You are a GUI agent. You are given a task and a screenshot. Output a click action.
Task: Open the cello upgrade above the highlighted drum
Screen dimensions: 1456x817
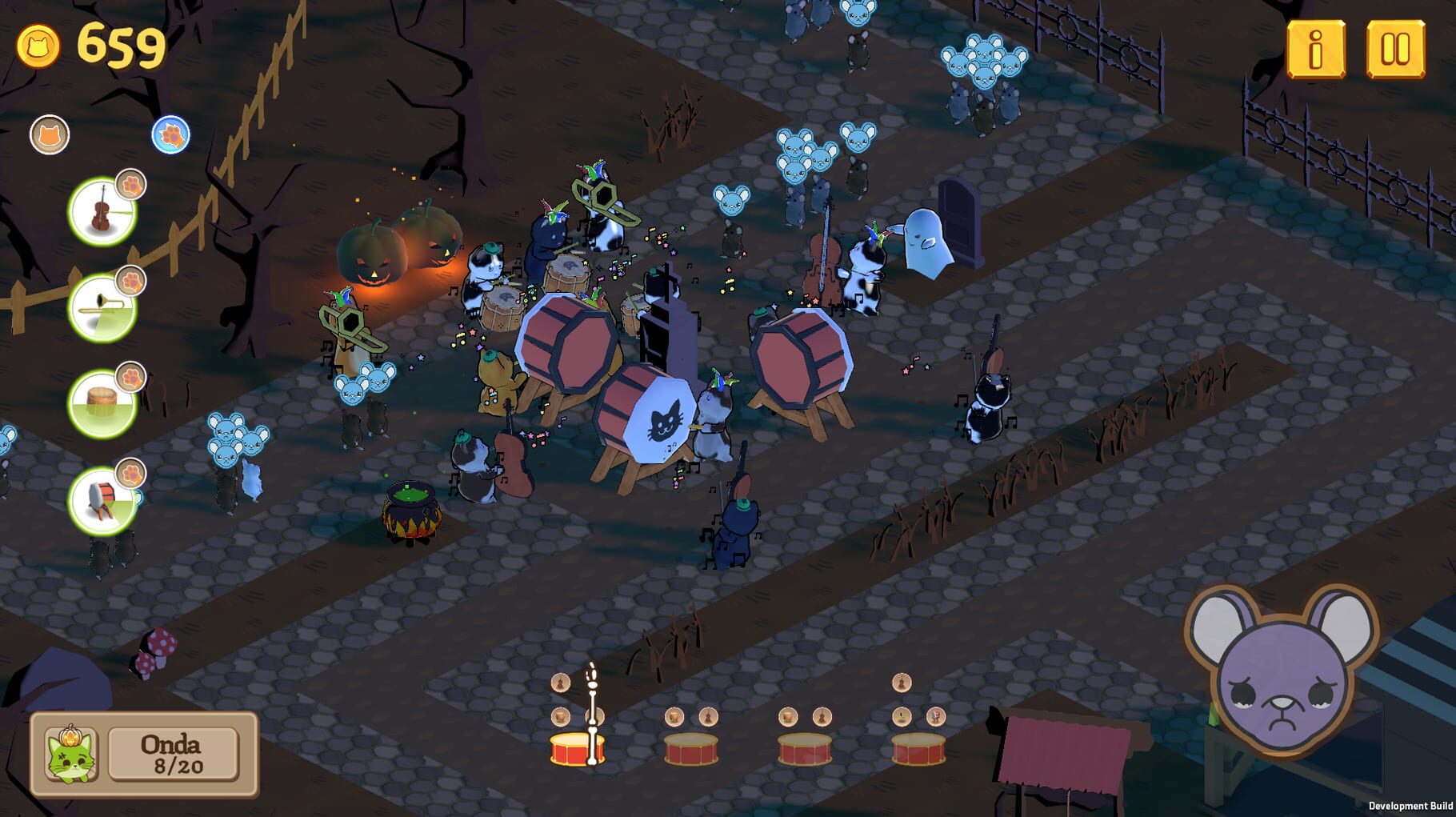pos(560,683)
